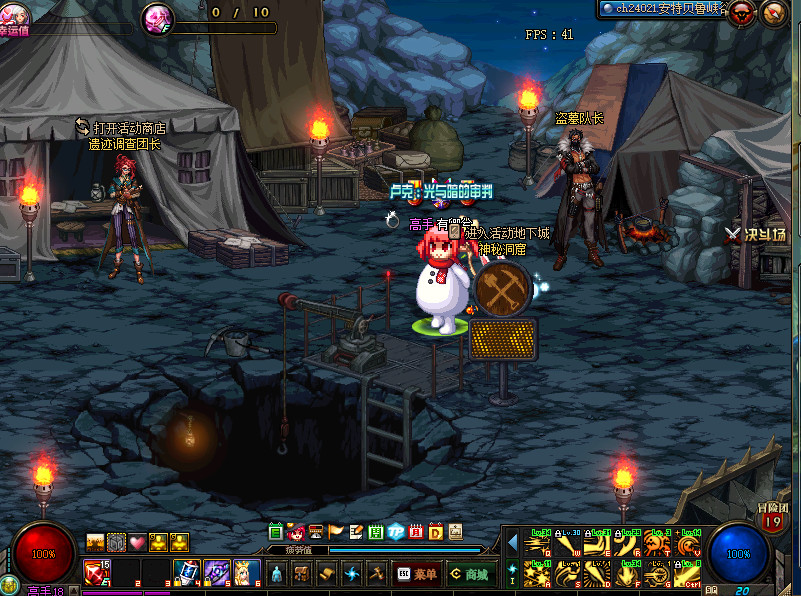This screenshot has width=801, height=596.
Task: Toggle the skill bar left arrow
Action: [x=513, y=543]
